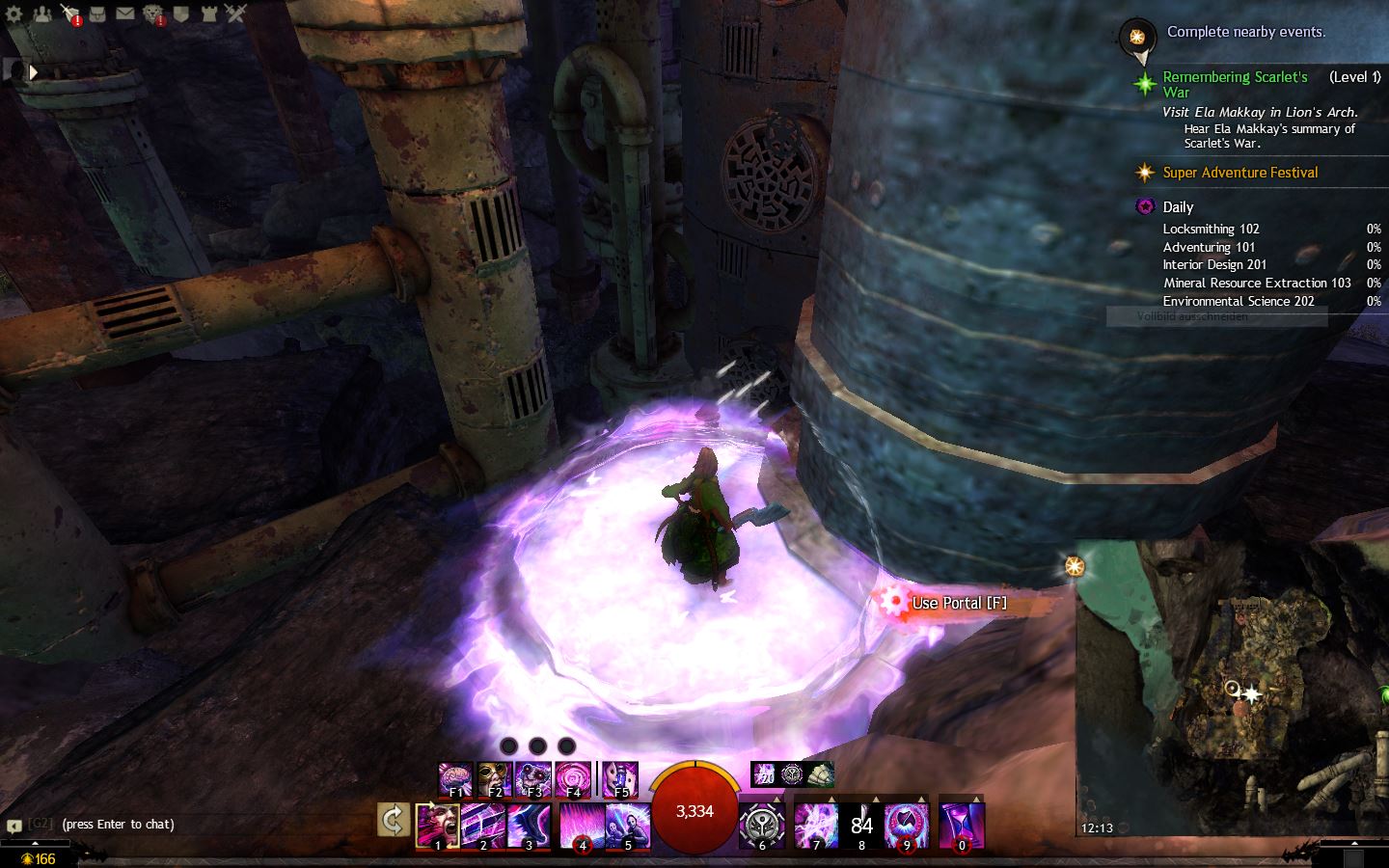Open the contacts and party panel

pyautogui.click(x=42, y=14)
